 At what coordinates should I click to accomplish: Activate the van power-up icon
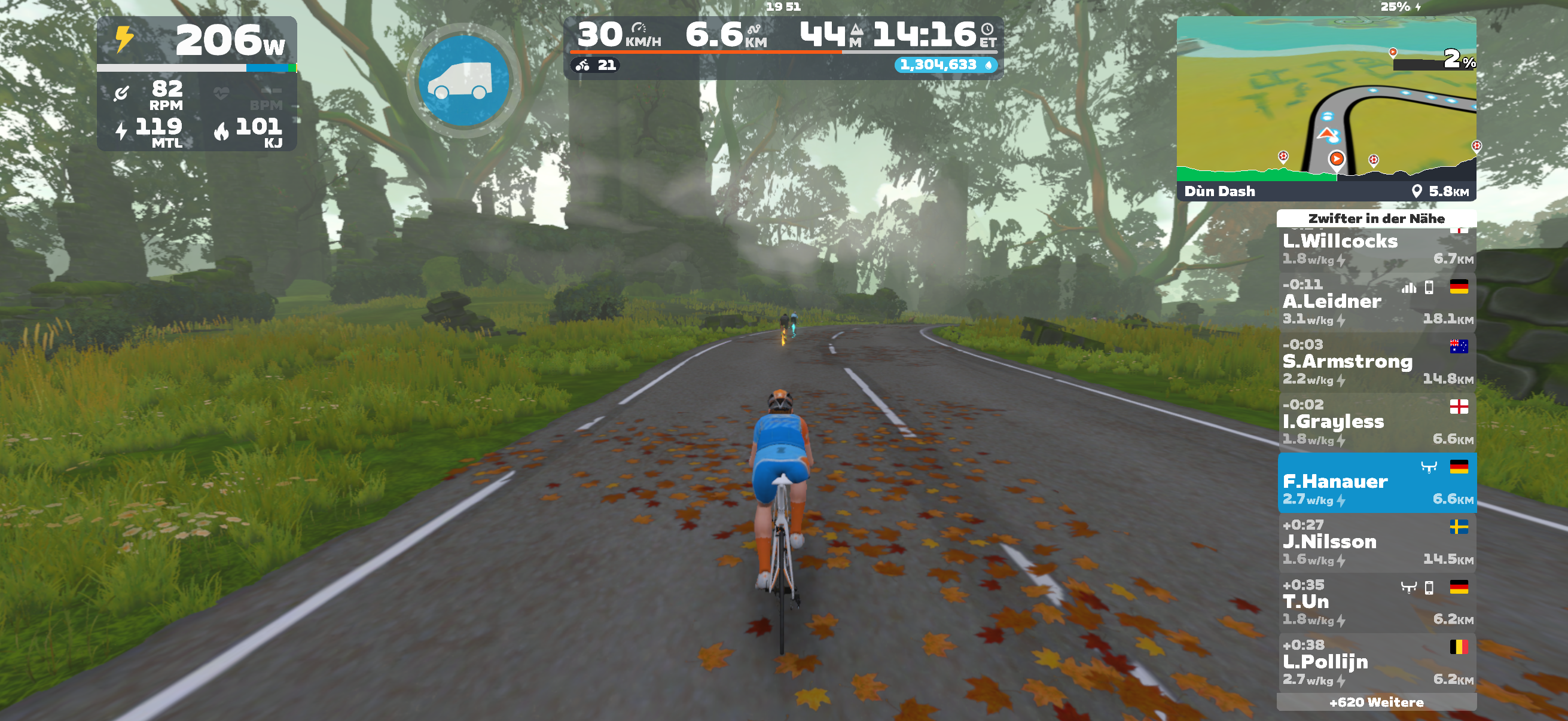click(464, 81)
